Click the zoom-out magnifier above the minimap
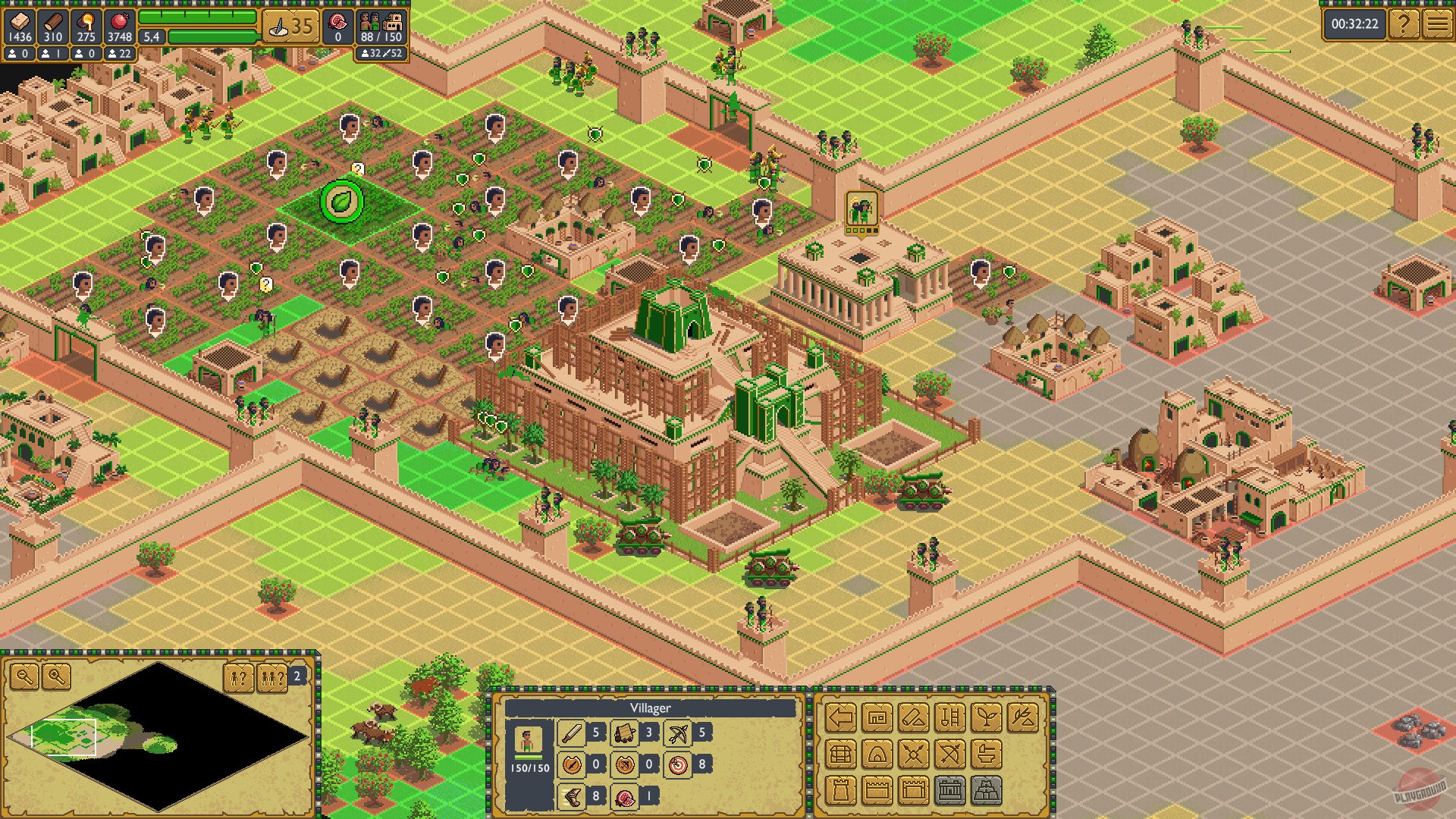Viewport: 1456px width, 819px height. [x=24, y=676]
